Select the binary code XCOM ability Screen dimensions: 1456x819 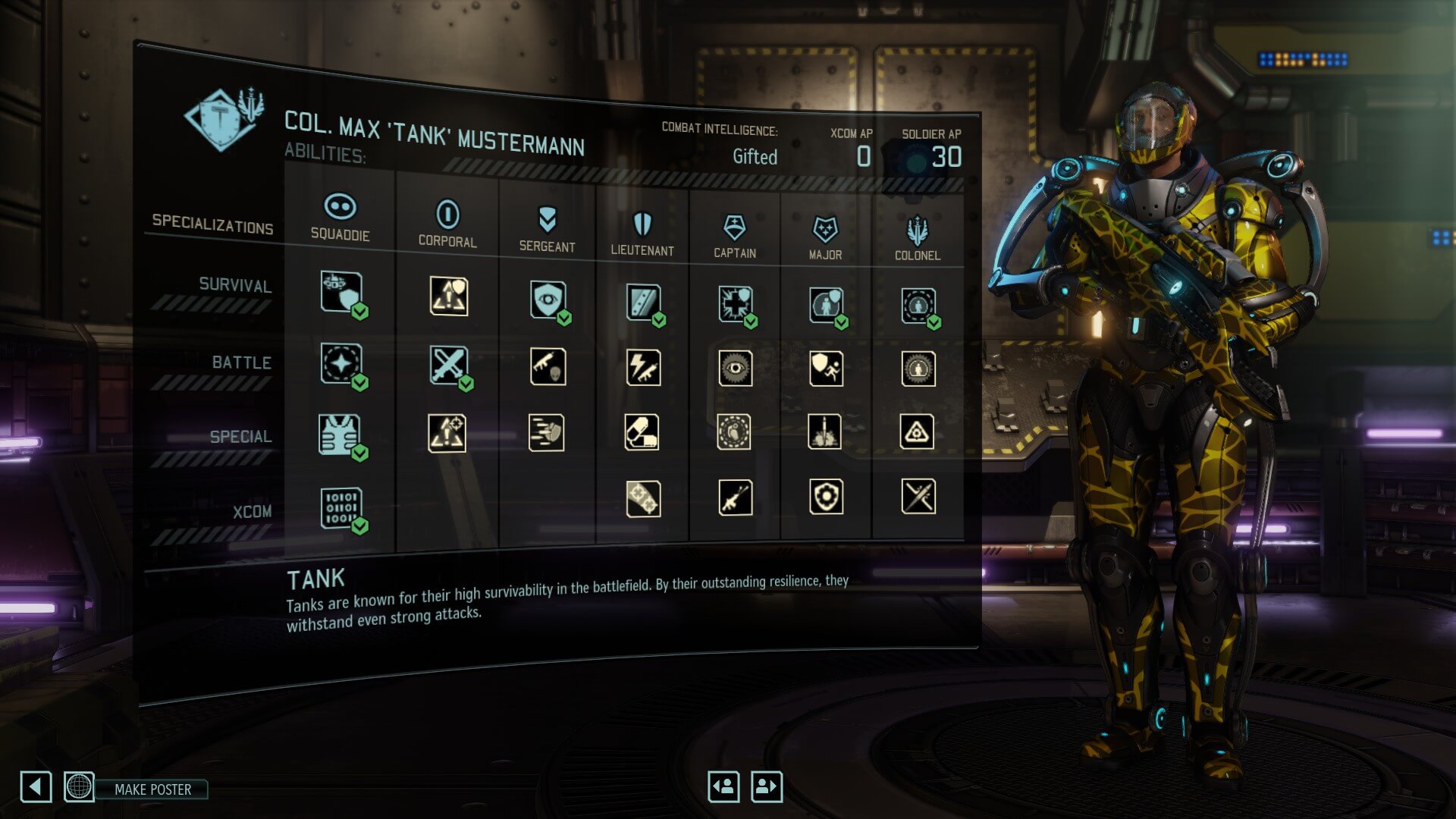tap(340, 507)
